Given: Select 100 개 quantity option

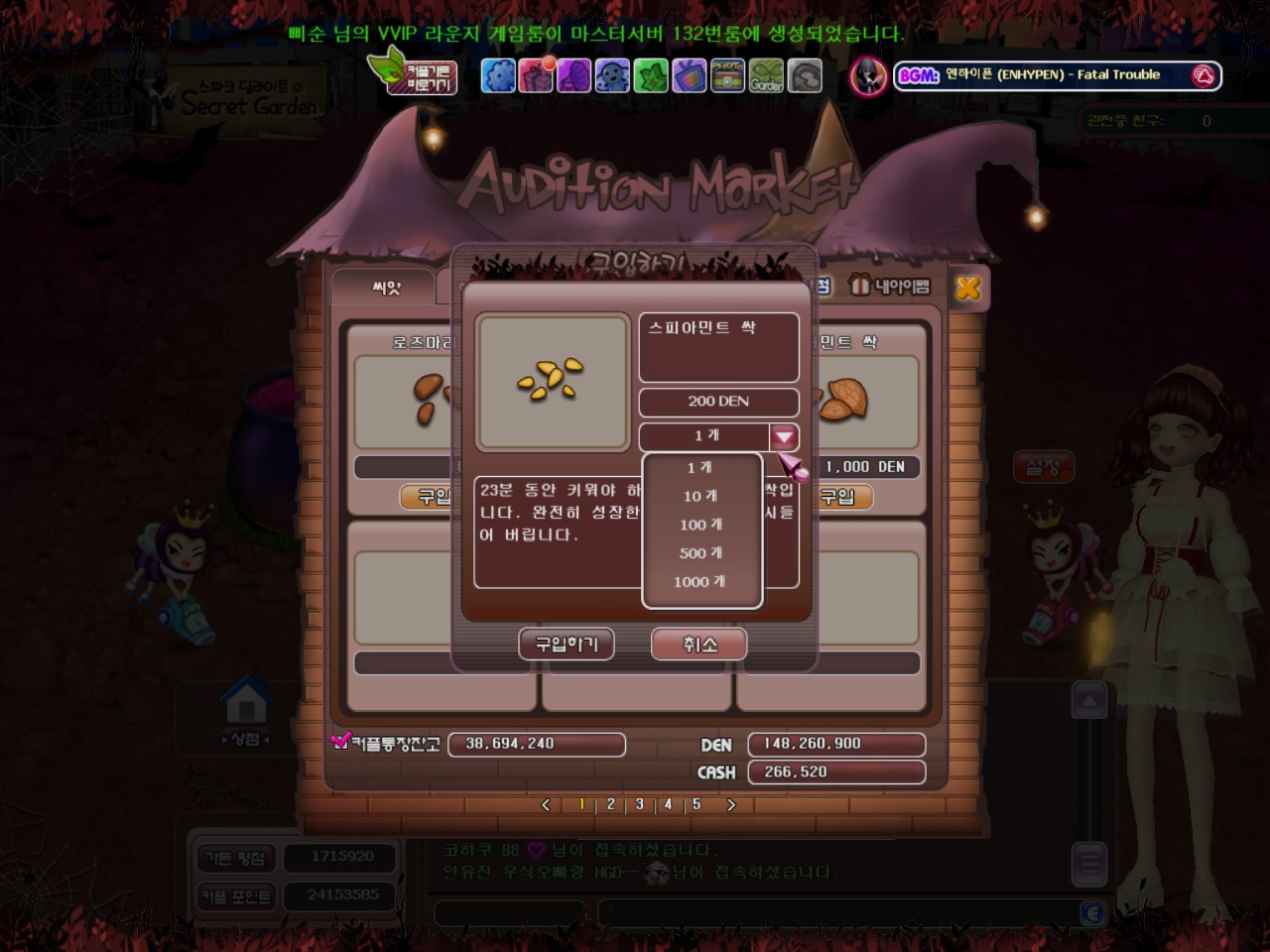Looking at the screenshot, I should tap(700, 525).
